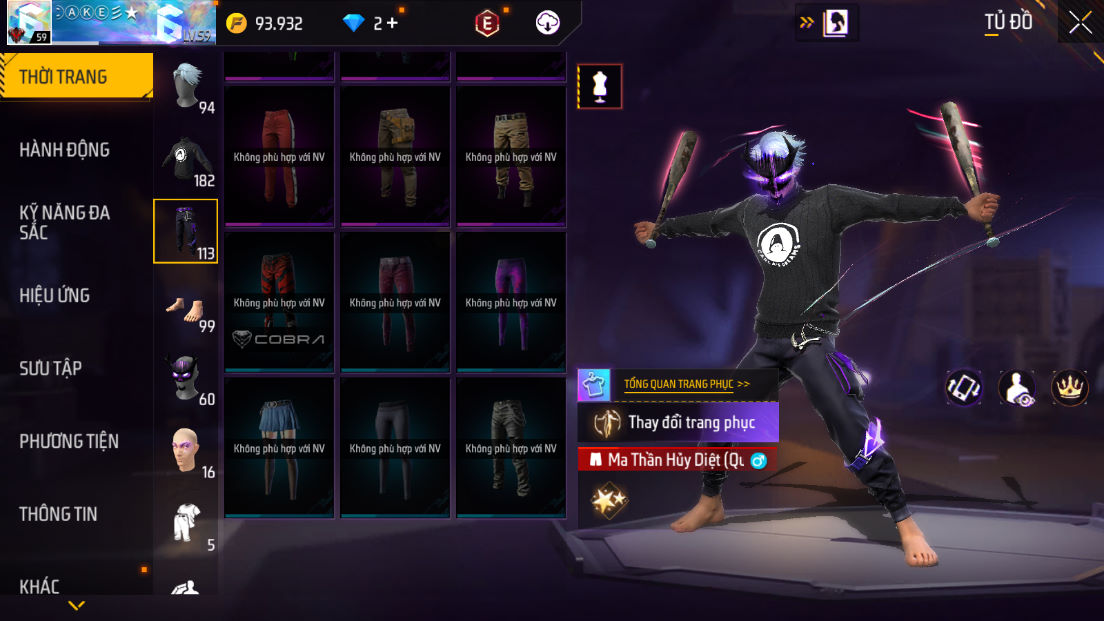This screenshot has width=1104, height=621.
Task: Open the THÔNG TIN section
Action: pyautogui.click(x=58, y=514)
